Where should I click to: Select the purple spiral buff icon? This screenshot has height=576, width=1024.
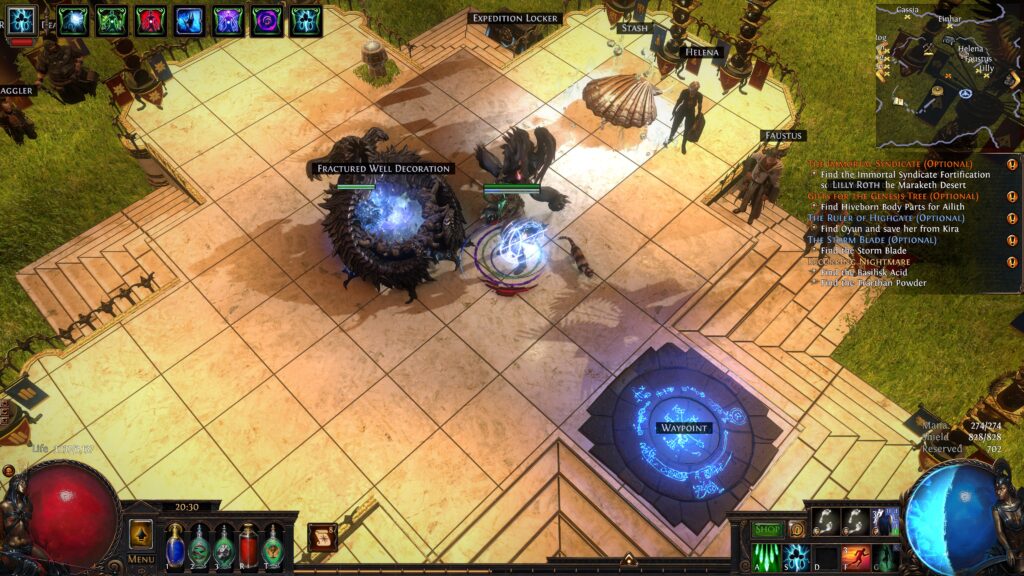tap(267, 20)
